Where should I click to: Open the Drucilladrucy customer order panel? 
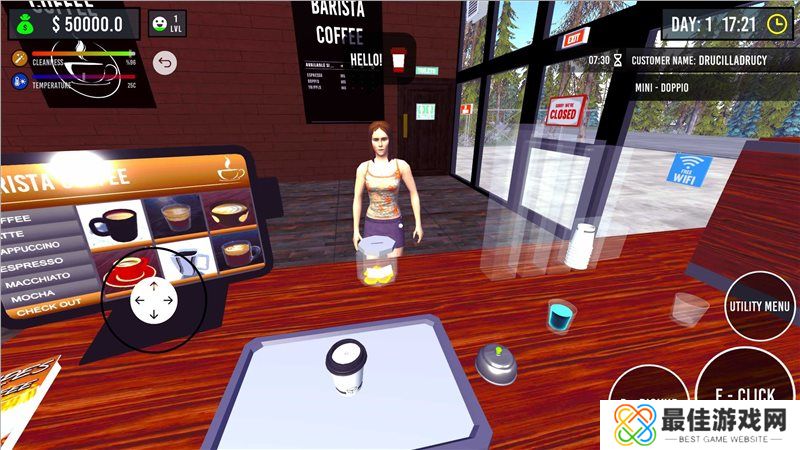coord(700,73)
